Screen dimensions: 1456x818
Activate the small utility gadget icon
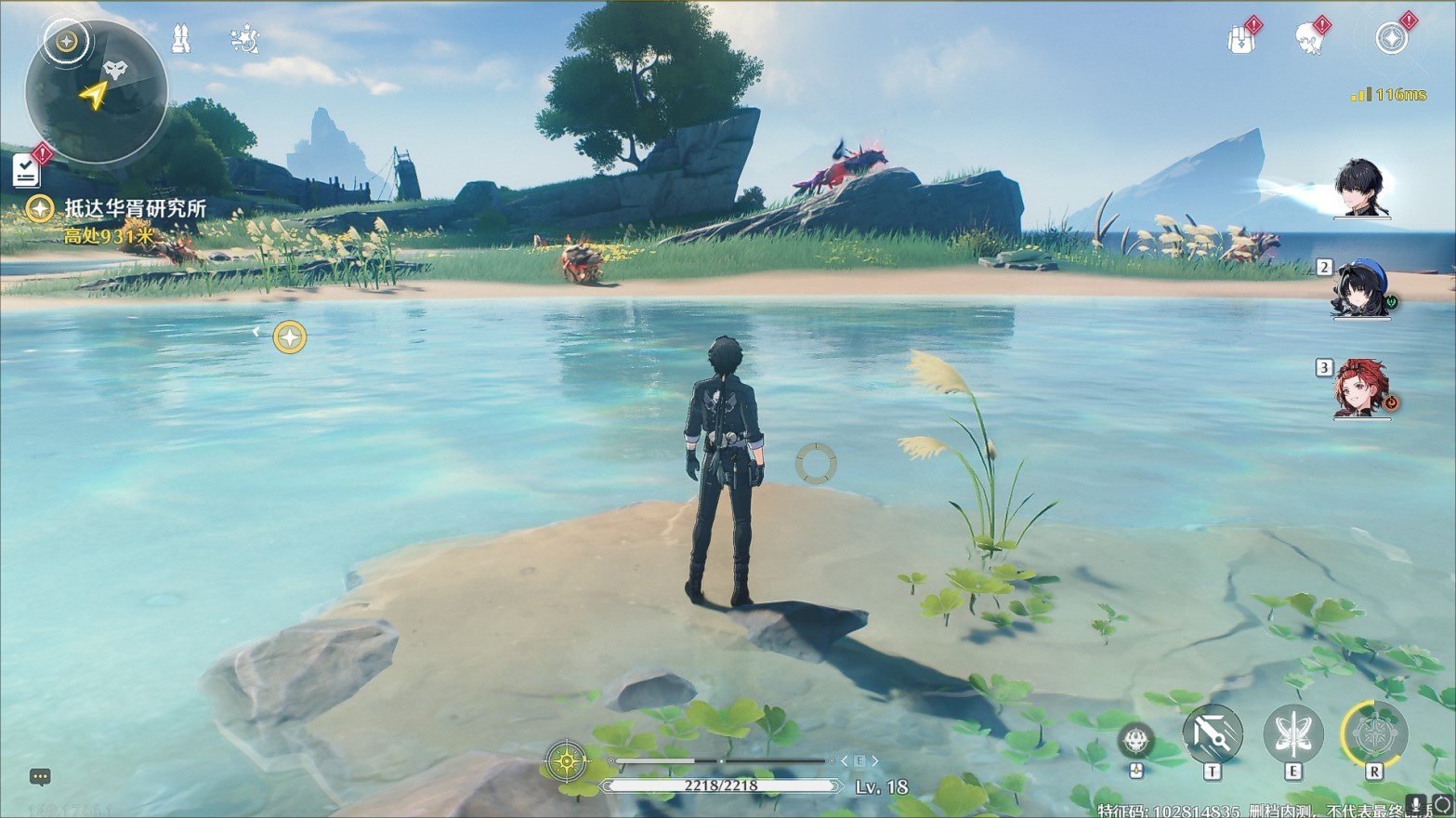(x=1135, y=741)
